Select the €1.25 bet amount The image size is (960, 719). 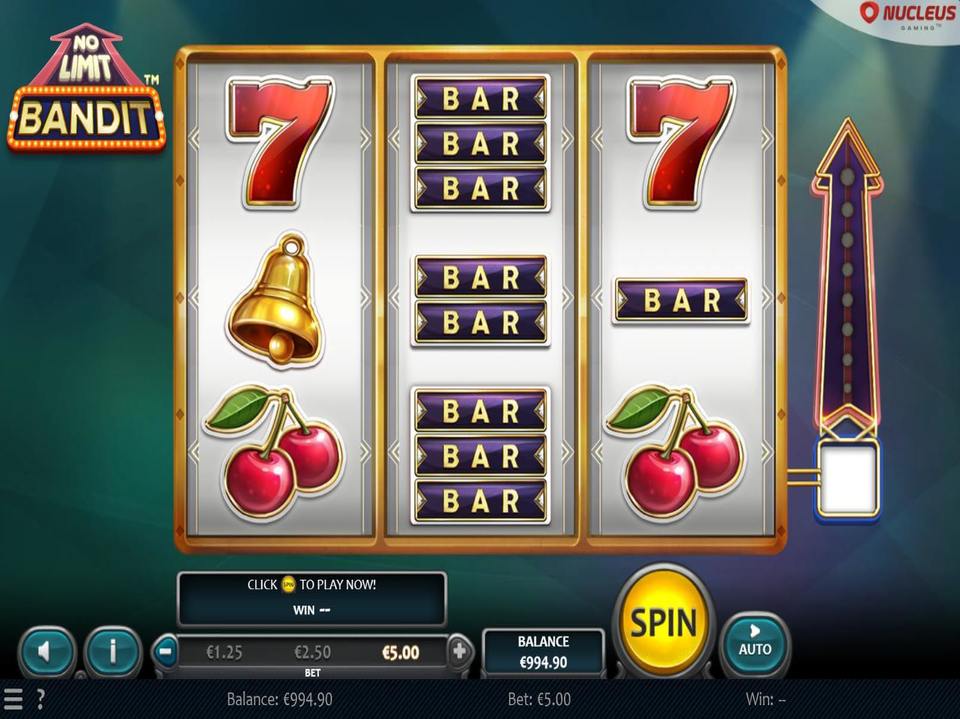(226, 652)
